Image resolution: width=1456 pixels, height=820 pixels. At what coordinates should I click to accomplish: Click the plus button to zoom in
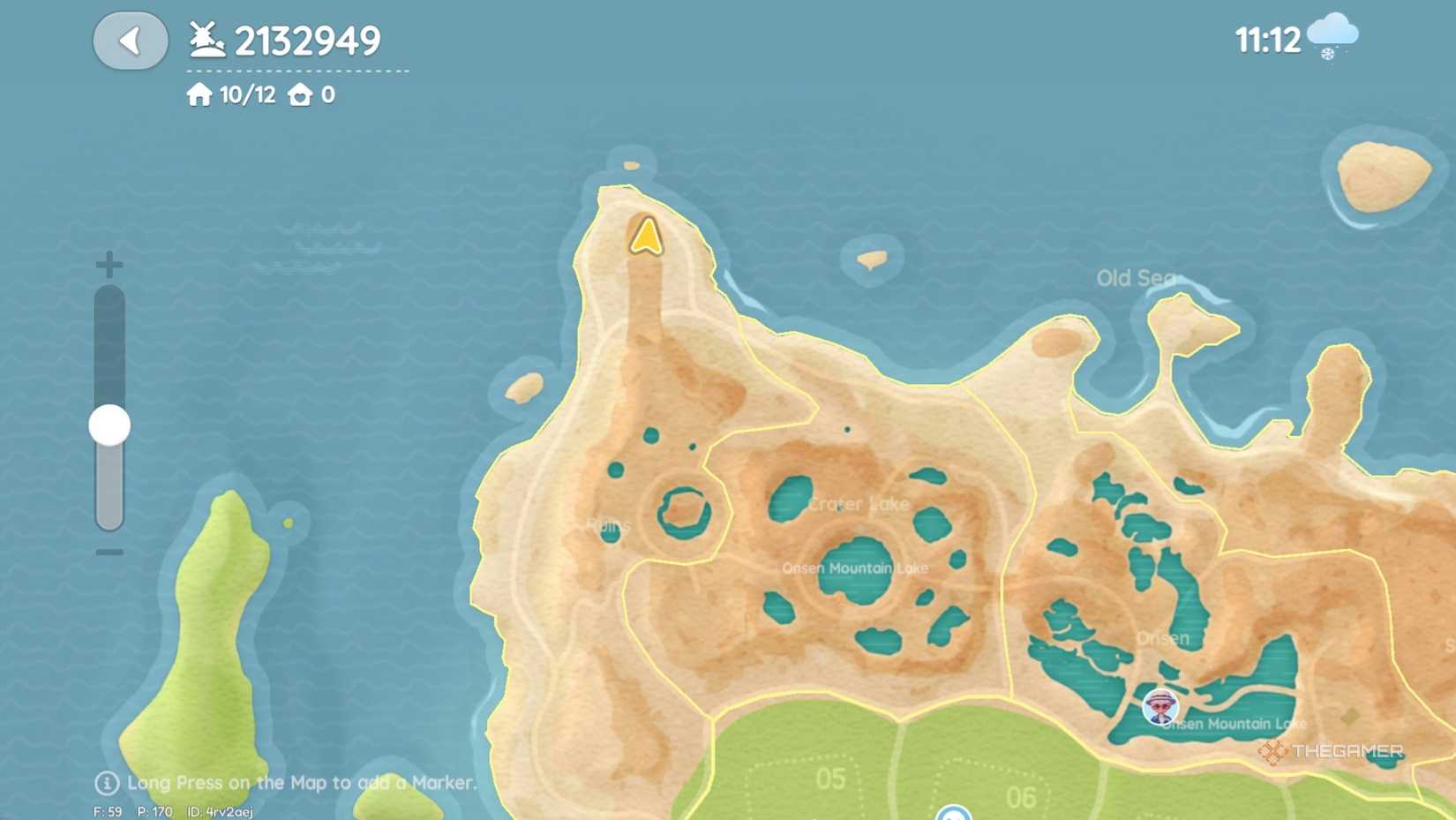coord(108,262)
